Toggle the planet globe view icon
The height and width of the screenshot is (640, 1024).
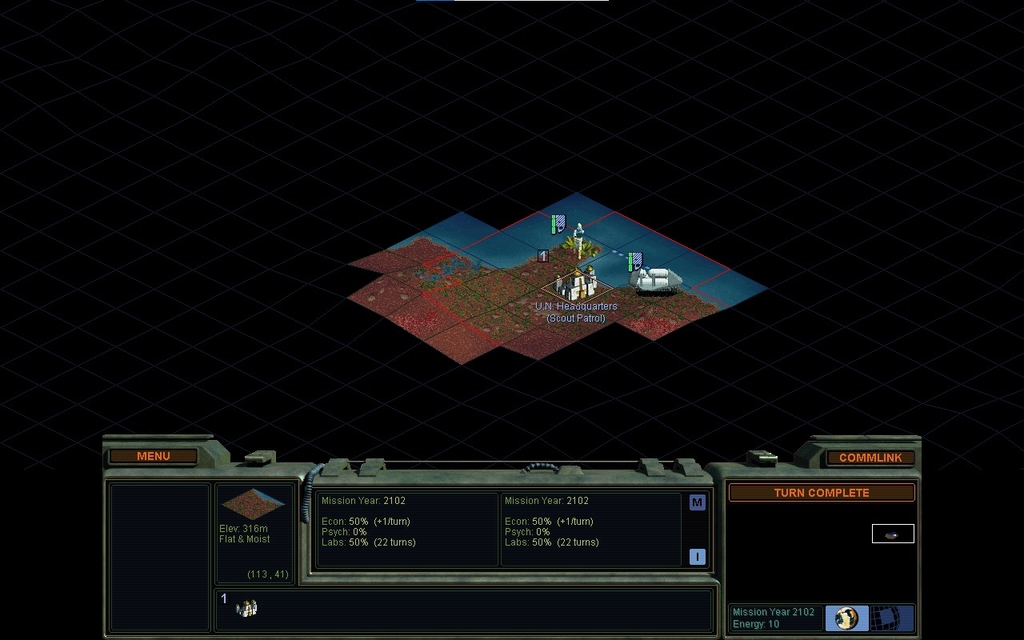click(x=847, y=618)
